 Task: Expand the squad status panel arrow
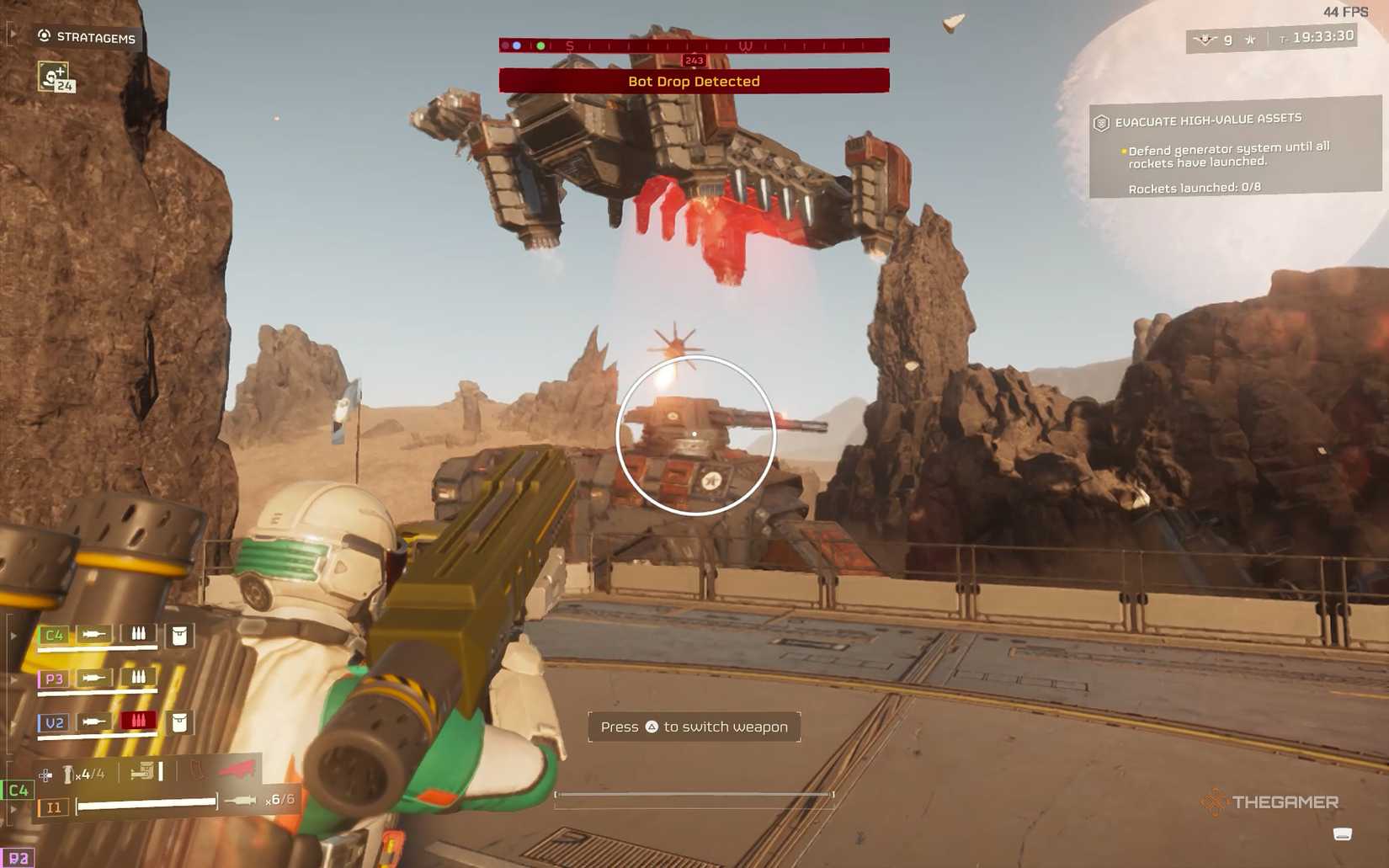point(13,634)
